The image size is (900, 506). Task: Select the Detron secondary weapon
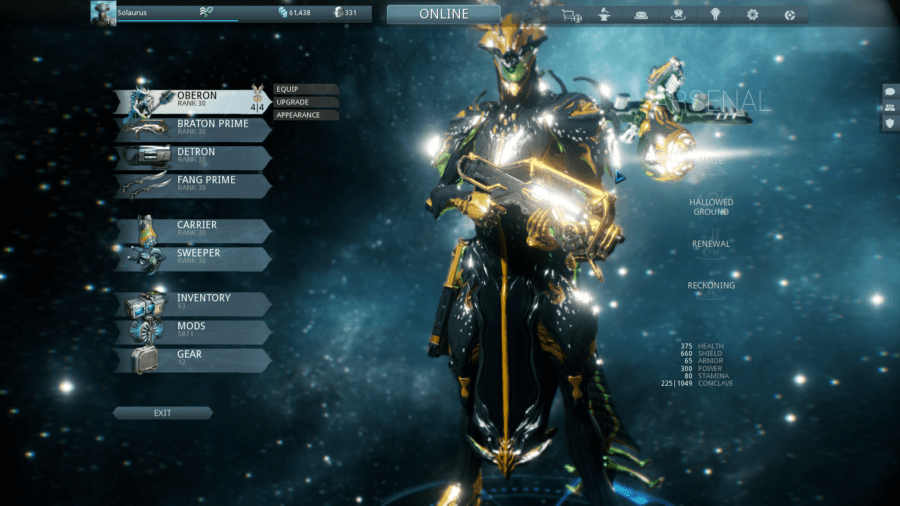(x=193, y=158)
